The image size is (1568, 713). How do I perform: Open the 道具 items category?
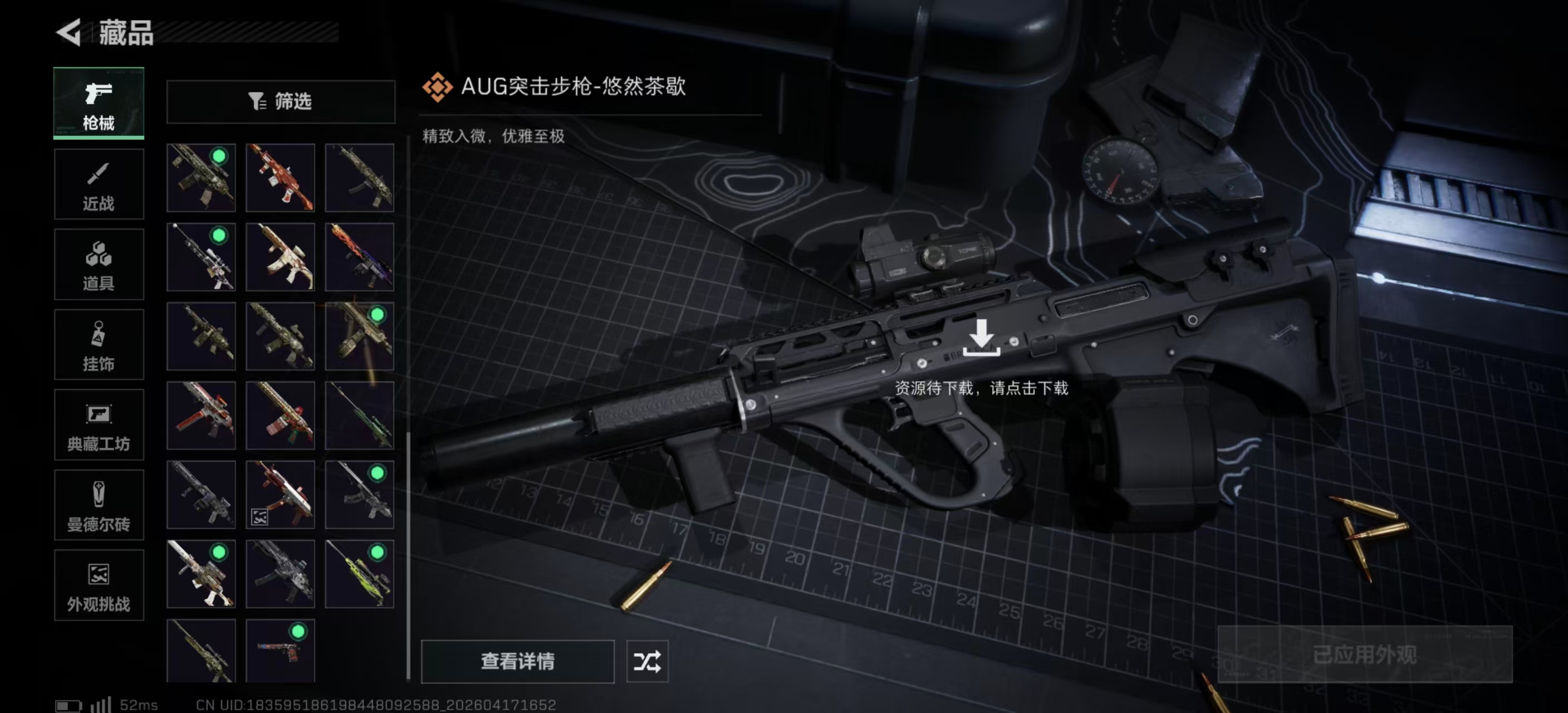99,264
